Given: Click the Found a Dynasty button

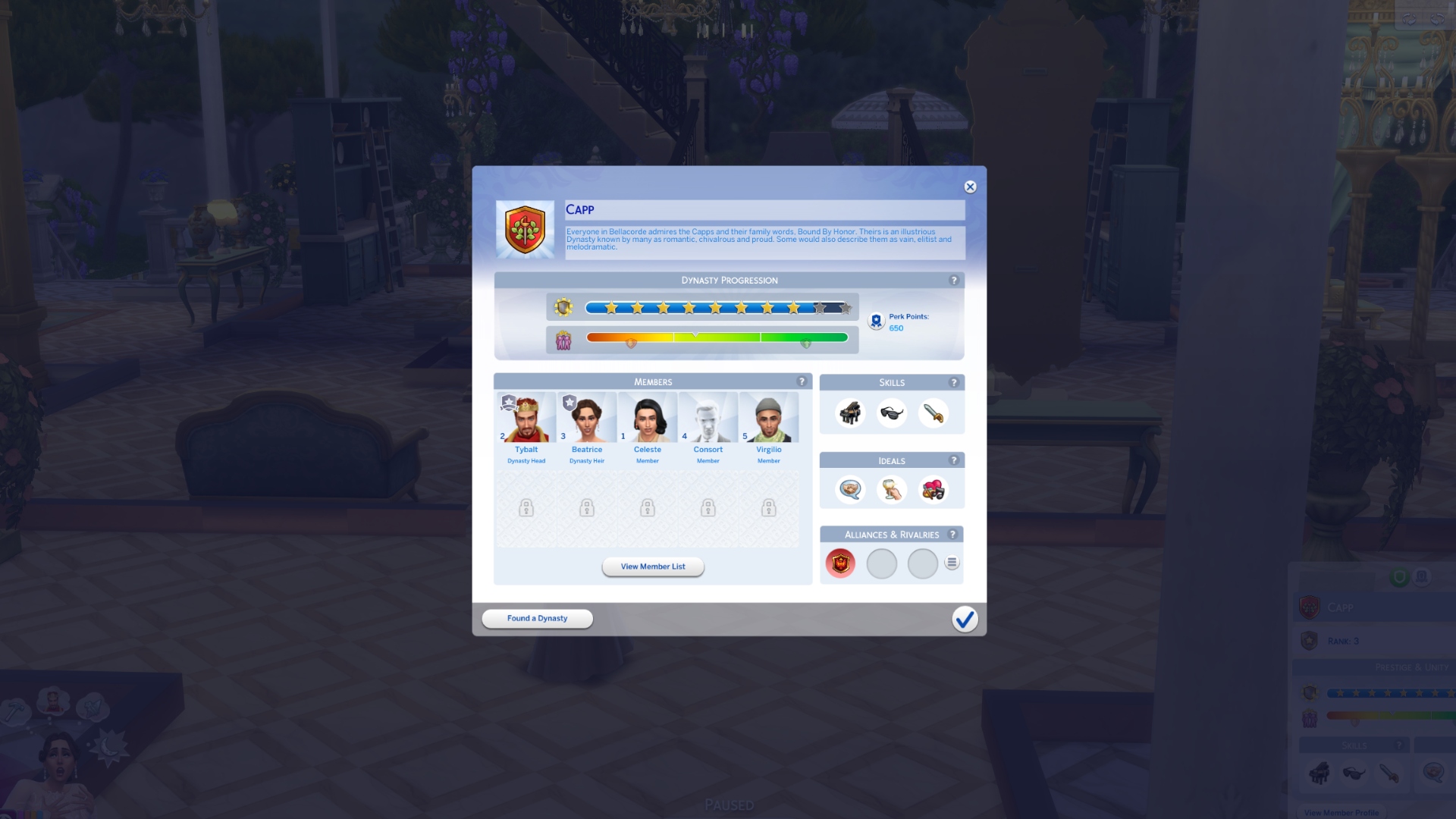Looking at the screenshot, I should pyautogui.click(x=536, y=618).
